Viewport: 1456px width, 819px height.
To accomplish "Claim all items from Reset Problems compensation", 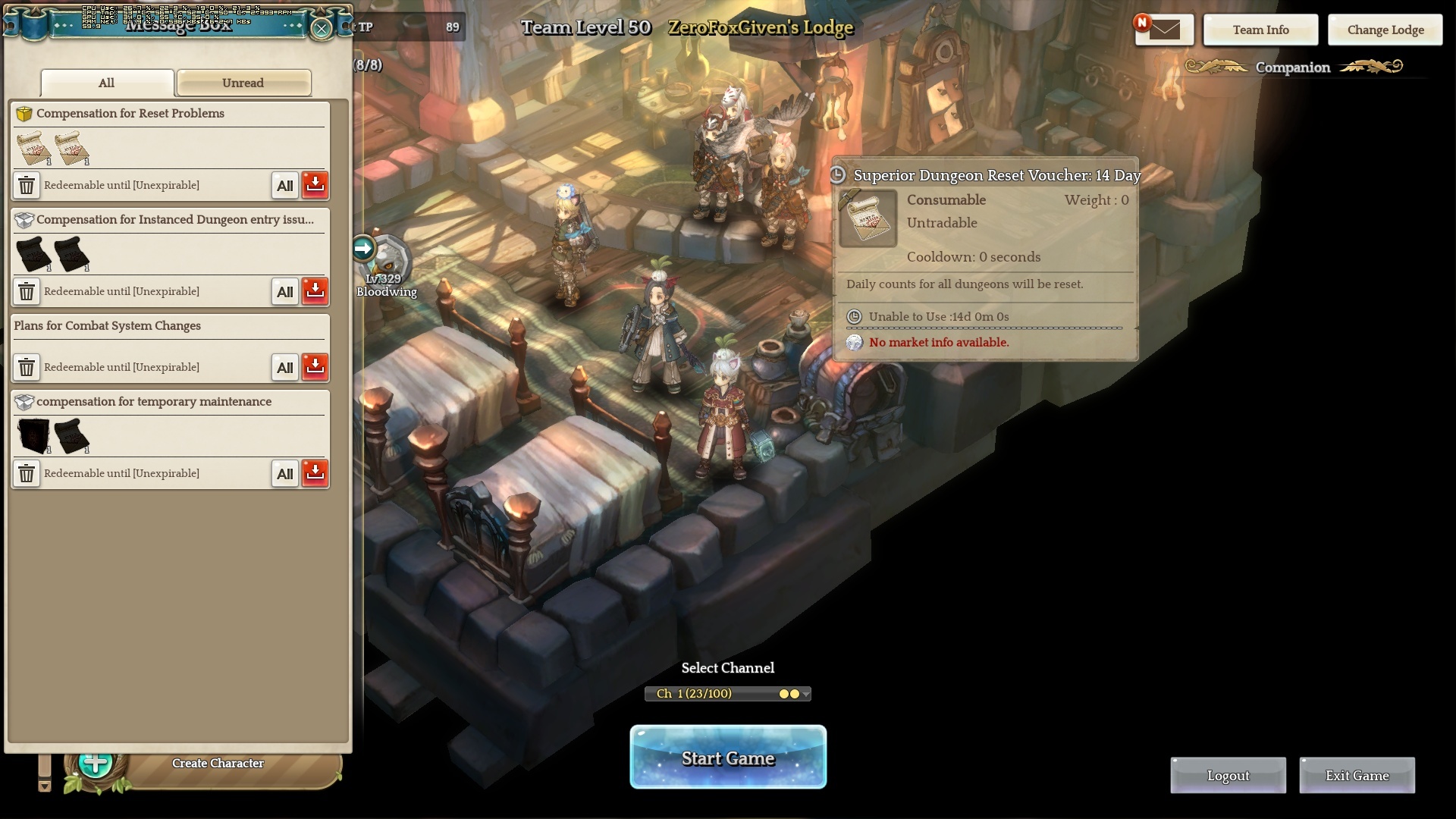I will point(285,185).
